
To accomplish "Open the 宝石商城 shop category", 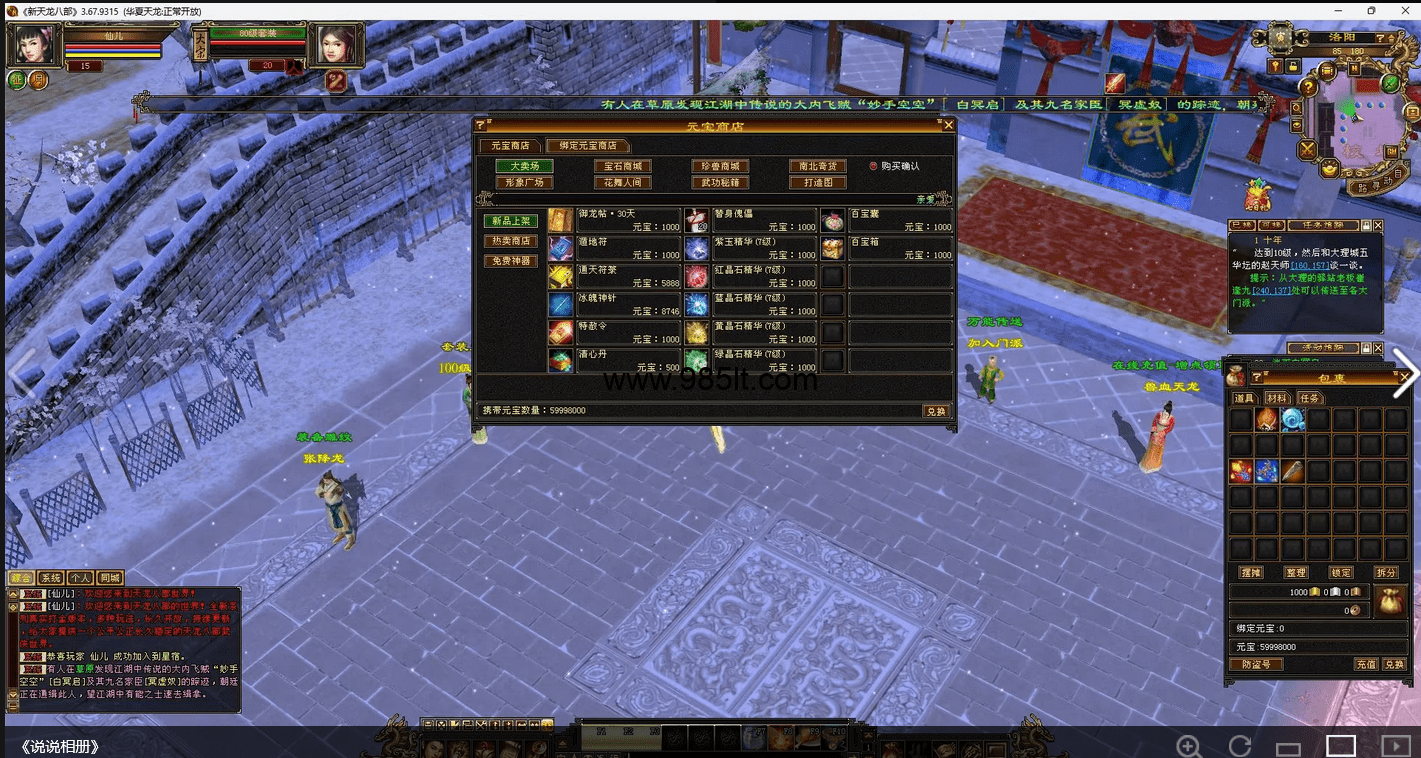I will pos(622,166).
